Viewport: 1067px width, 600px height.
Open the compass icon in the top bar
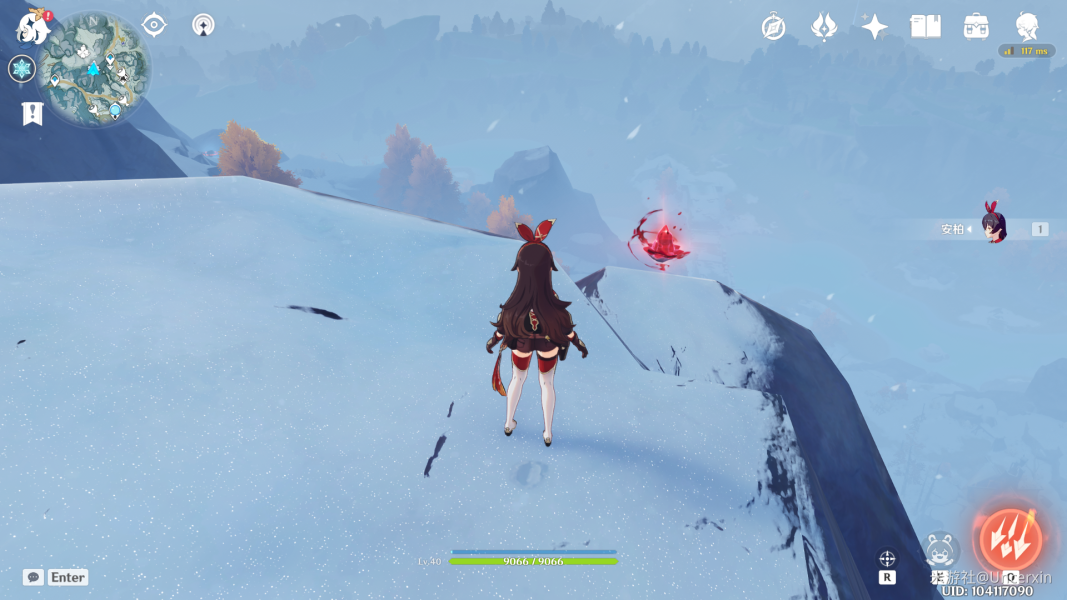point(773,27)
